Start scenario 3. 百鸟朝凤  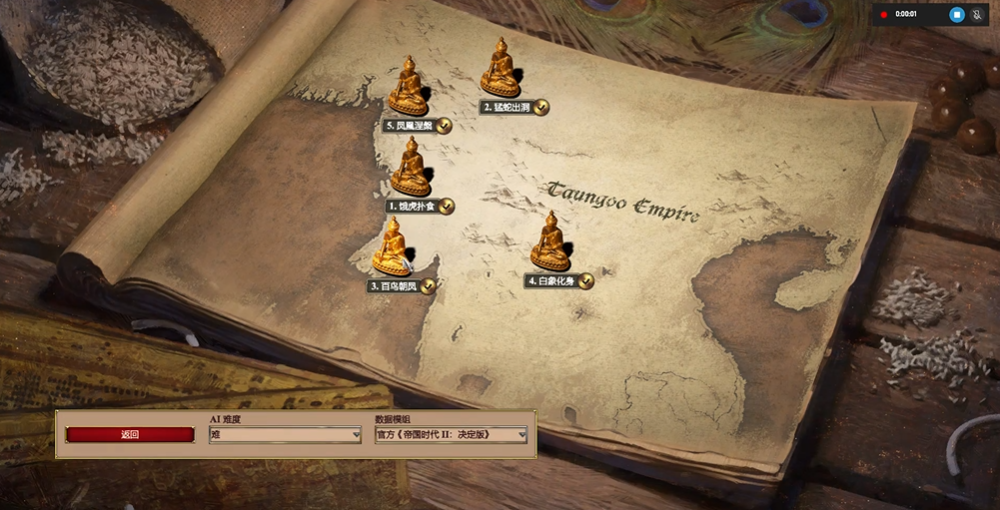click(x=392, y=248)
